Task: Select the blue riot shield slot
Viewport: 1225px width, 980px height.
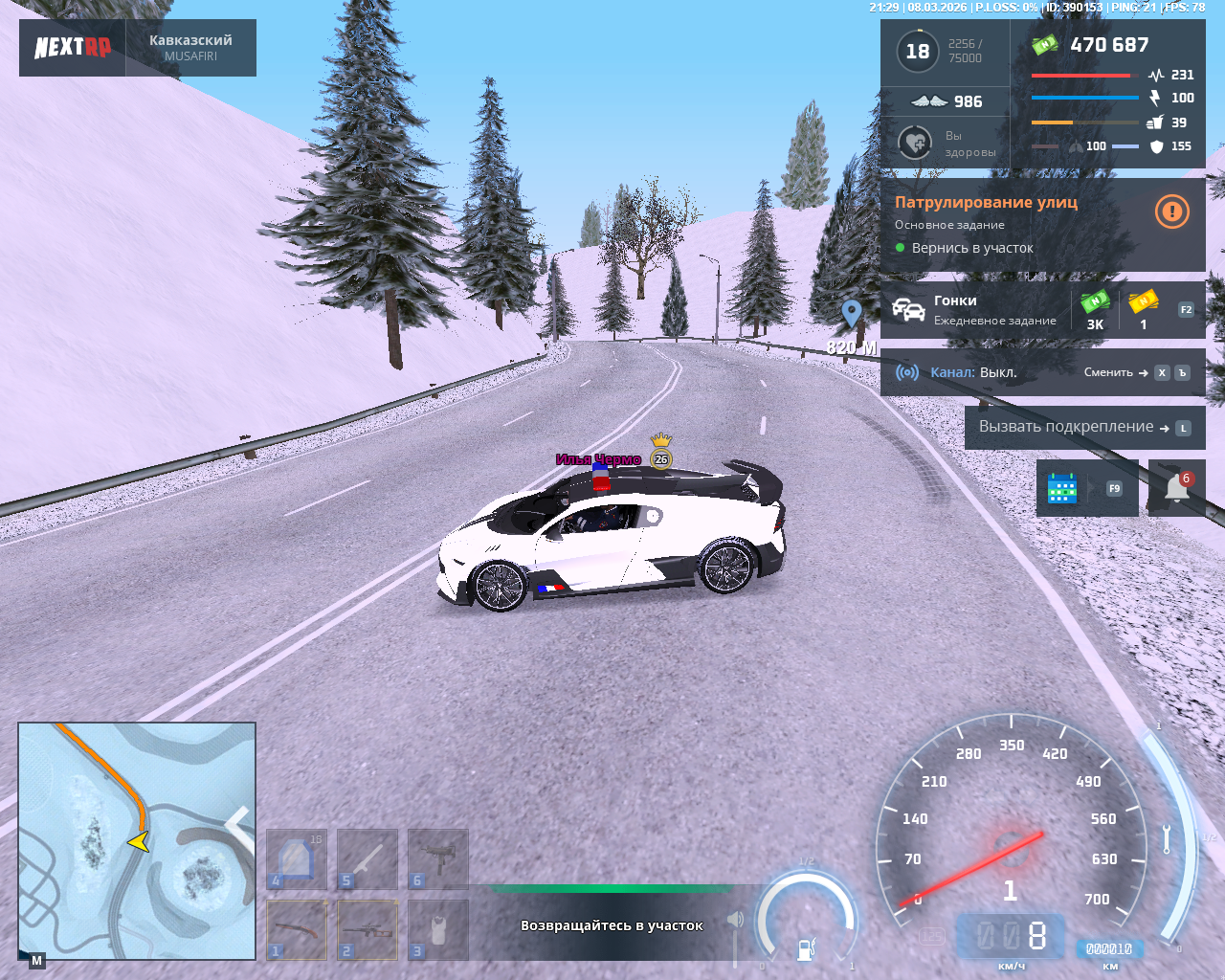Action: point(297,858)
